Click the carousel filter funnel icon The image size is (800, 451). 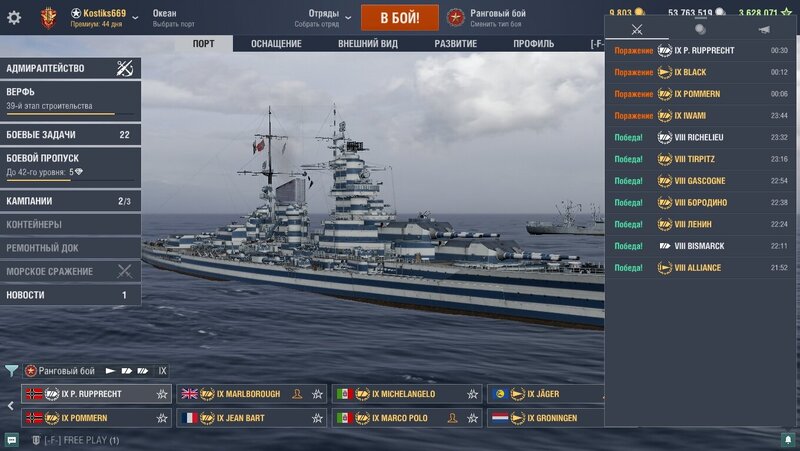click(11, 371)
